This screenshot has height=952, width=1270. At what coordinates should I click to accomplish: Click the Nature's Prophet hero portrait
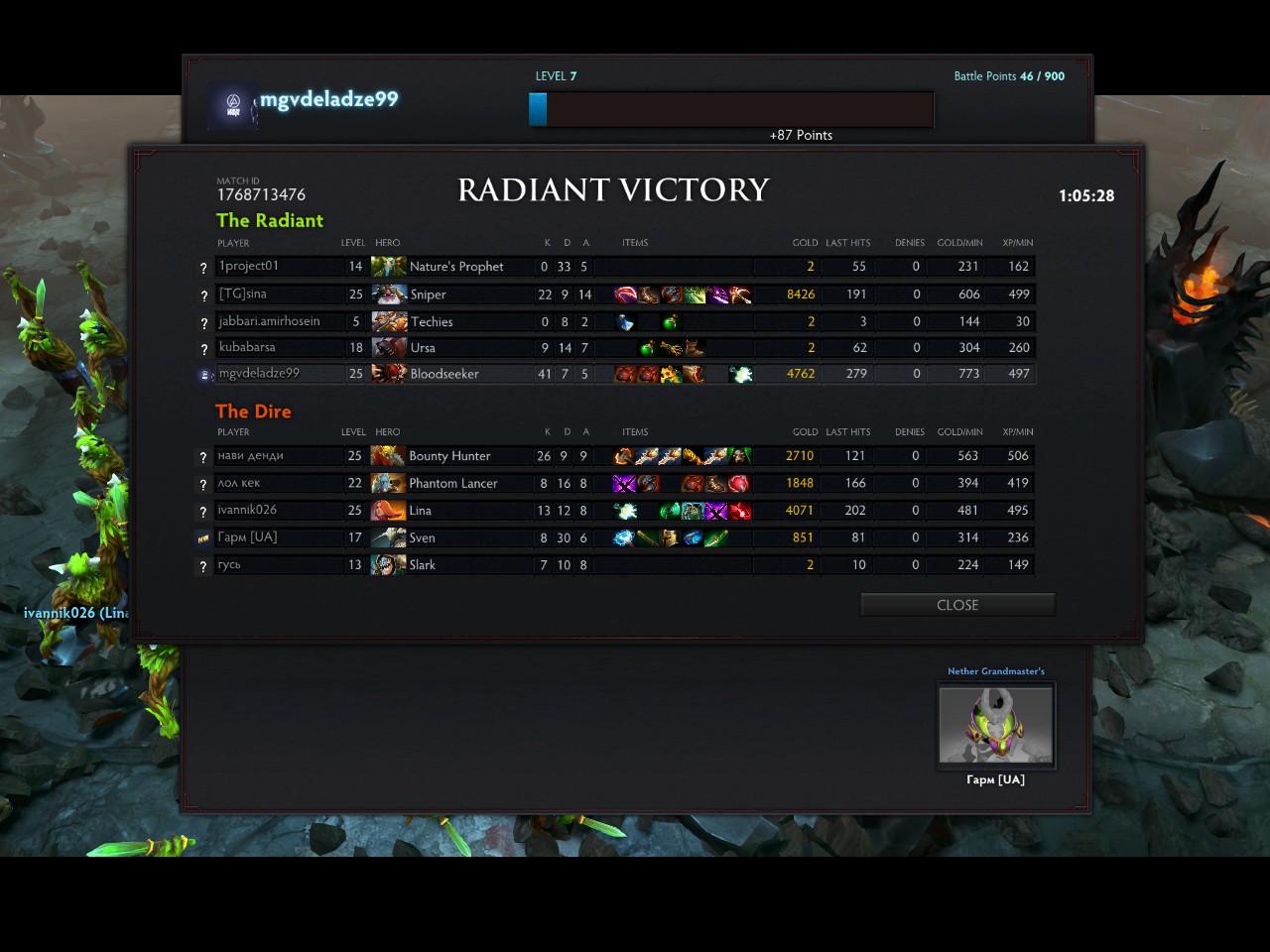tap(388, 267)
